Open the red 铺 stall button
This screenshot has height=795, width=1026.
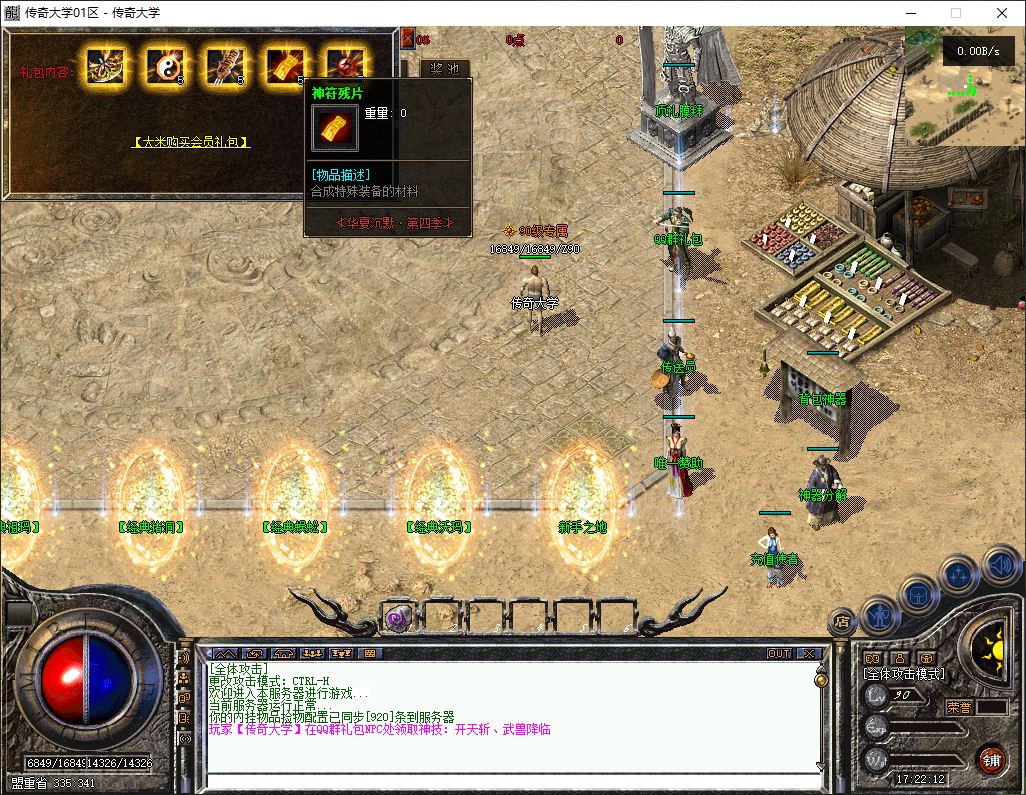click(x=990, y=758)
